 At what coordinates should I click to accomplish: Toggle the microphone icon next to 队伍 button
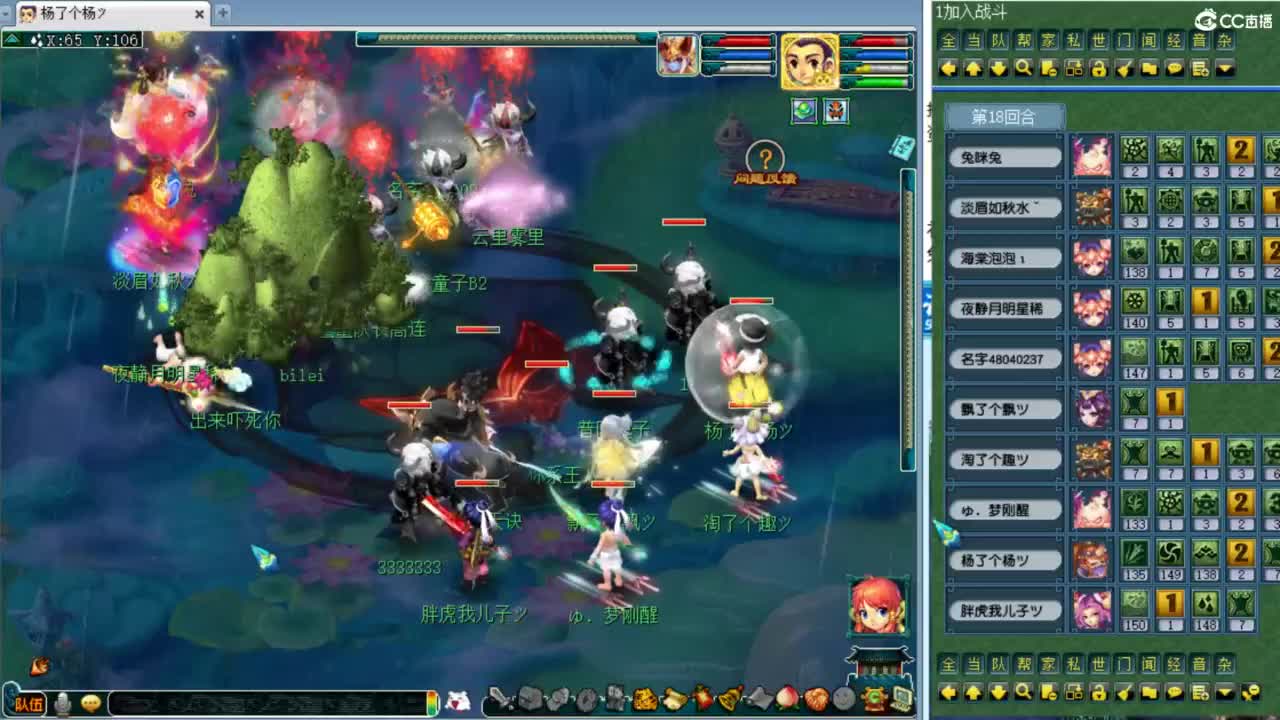(64, 702)
